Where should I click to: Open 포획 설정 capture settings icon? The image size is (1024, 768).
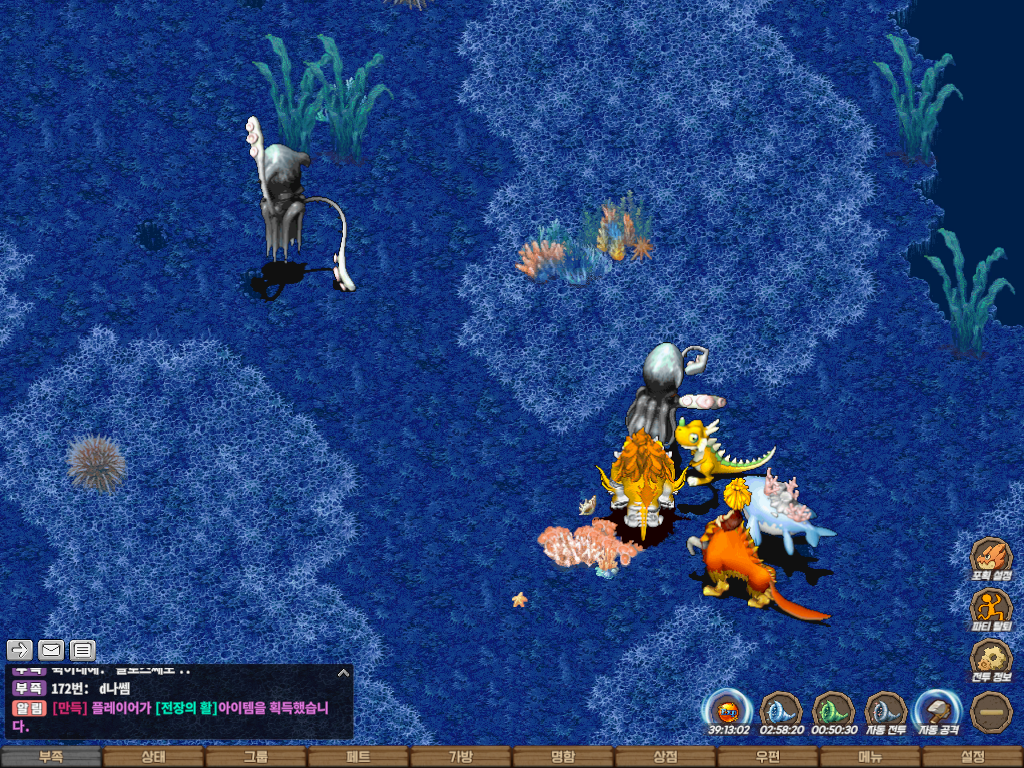[x=991, y=558]
